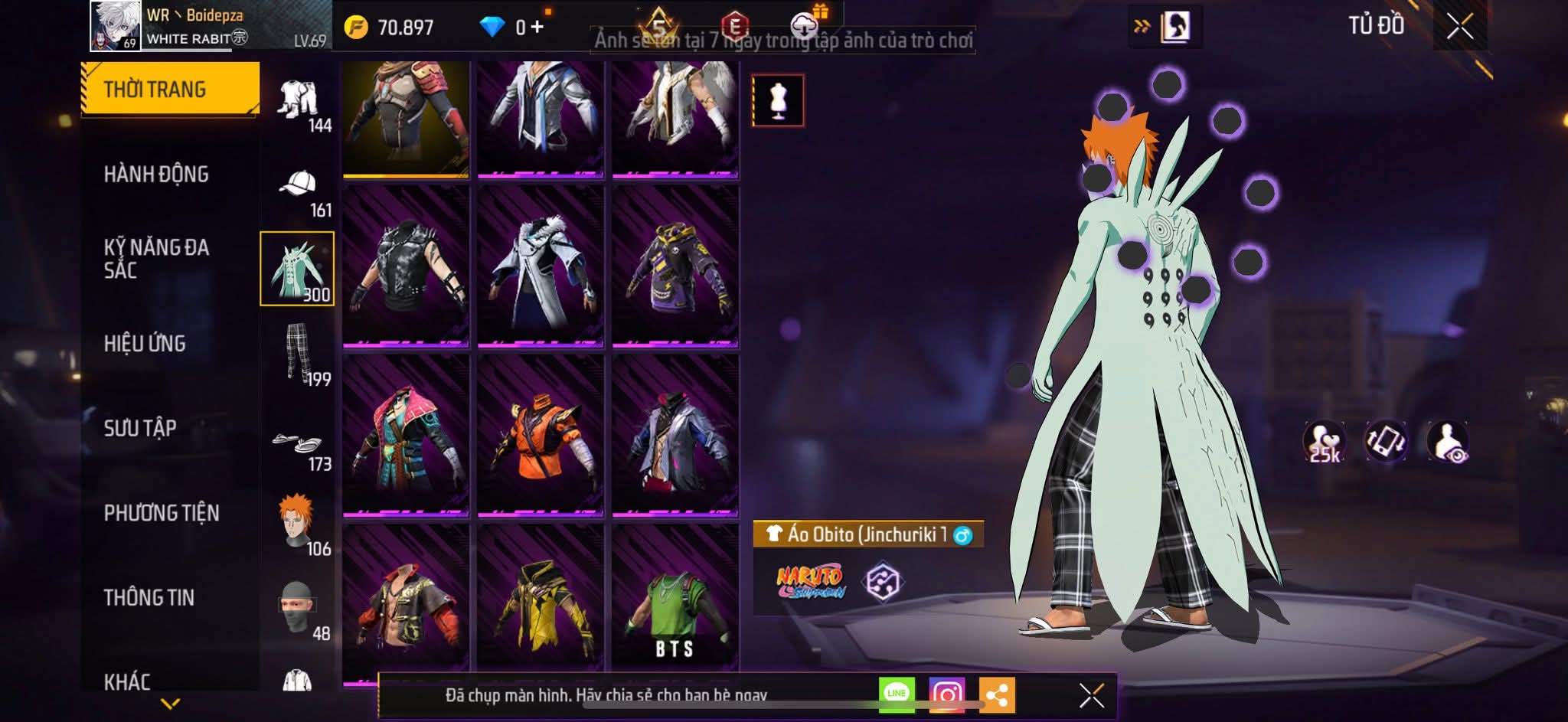
Task: Go to SƯU TẬP tab
Action: [140, 428]
